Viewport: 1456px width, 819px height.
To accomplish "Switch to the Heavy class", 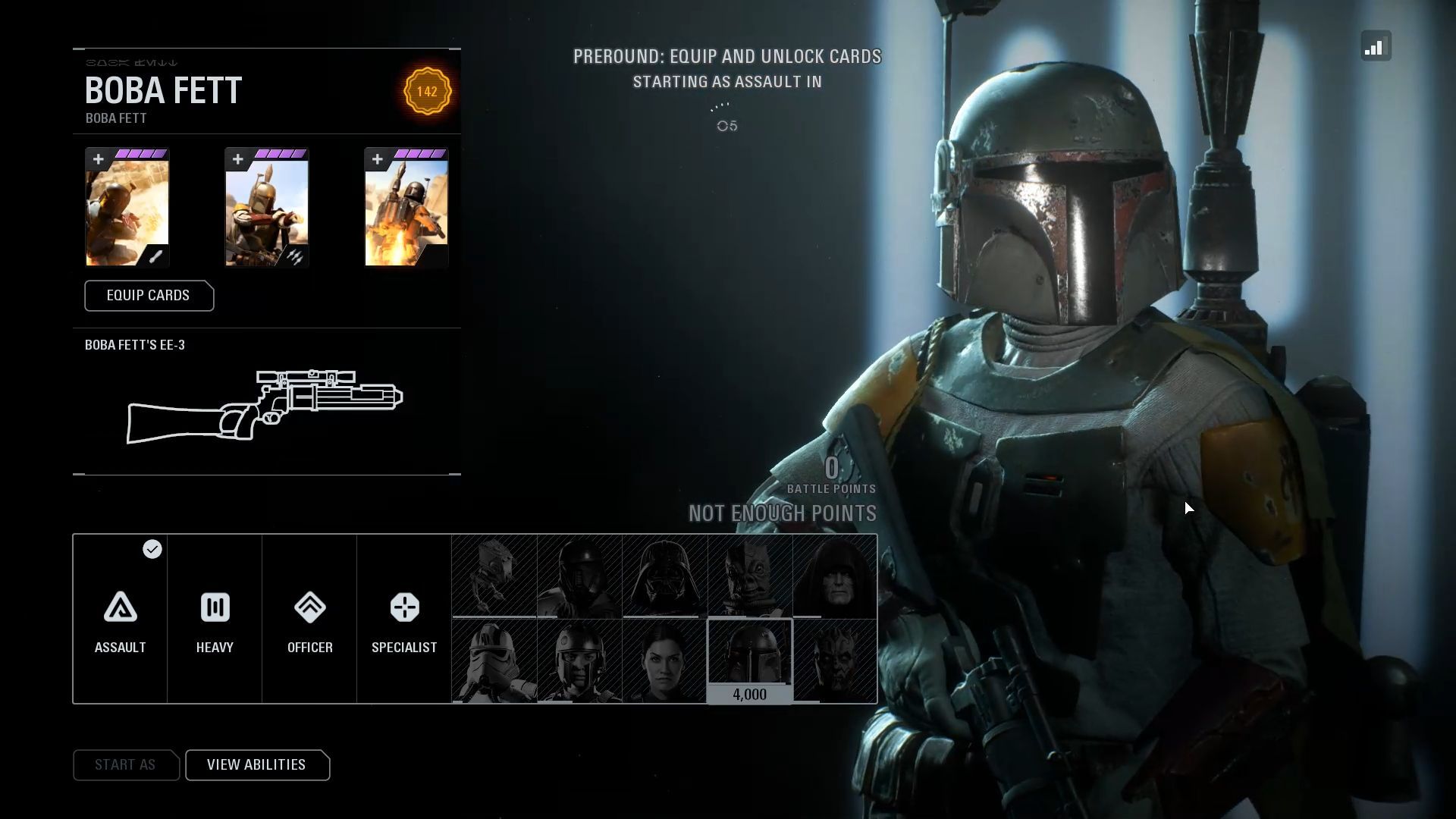I will click(x=215, y=620).
